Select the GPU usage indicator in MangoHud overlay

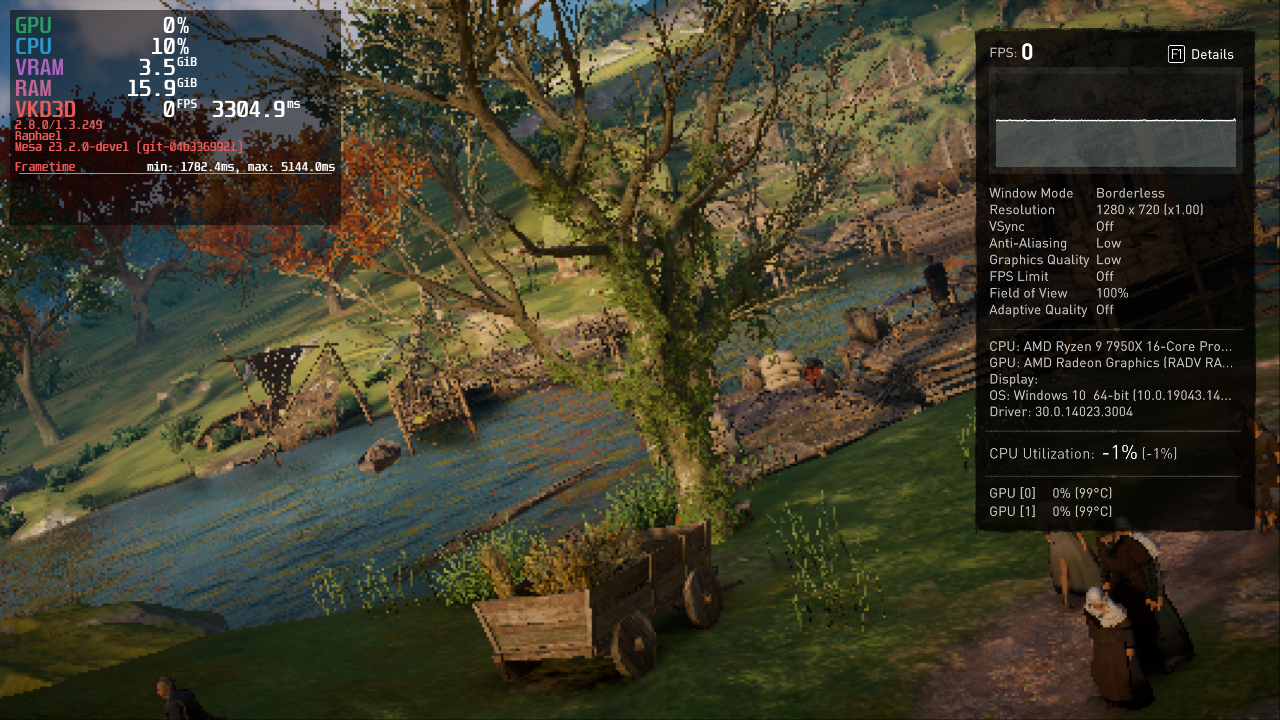coord(30,25)
